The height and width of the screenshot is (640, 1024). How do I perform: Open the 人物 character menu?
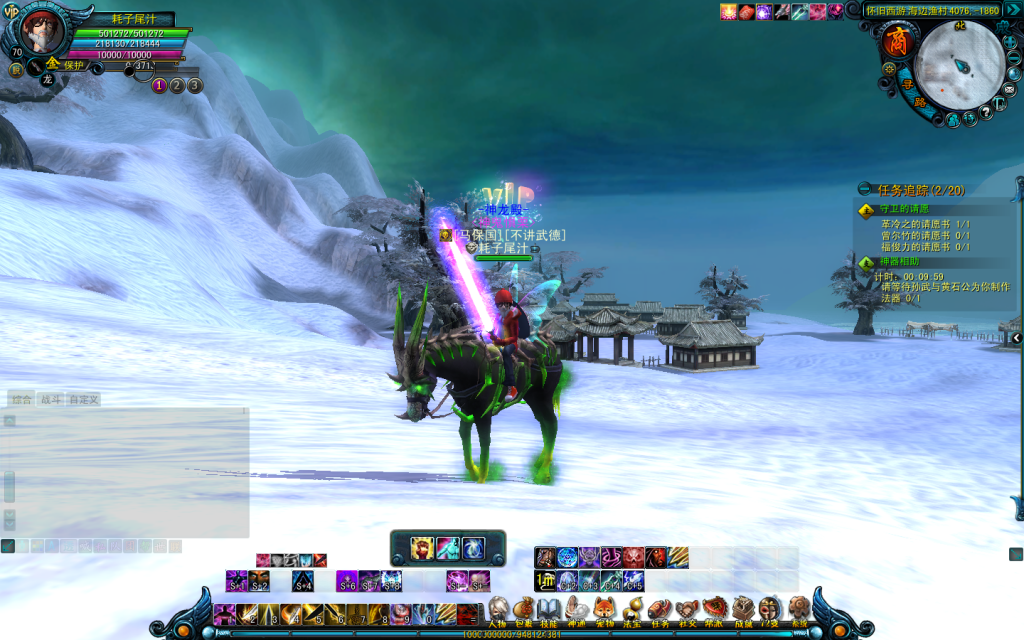(x=498, y=608)
